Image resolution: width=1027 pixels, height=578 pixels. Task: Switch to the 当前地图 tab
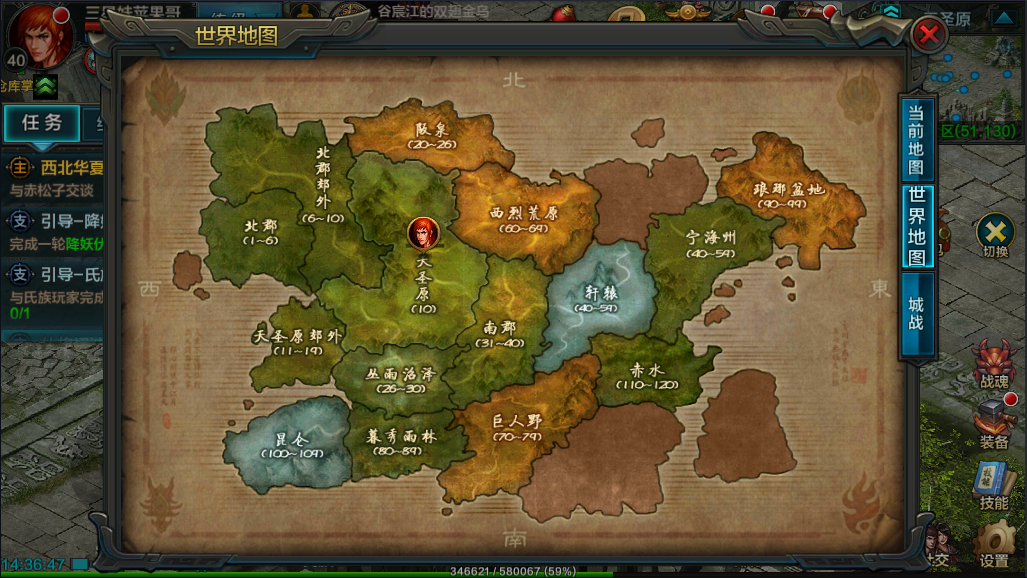[915, 140]
